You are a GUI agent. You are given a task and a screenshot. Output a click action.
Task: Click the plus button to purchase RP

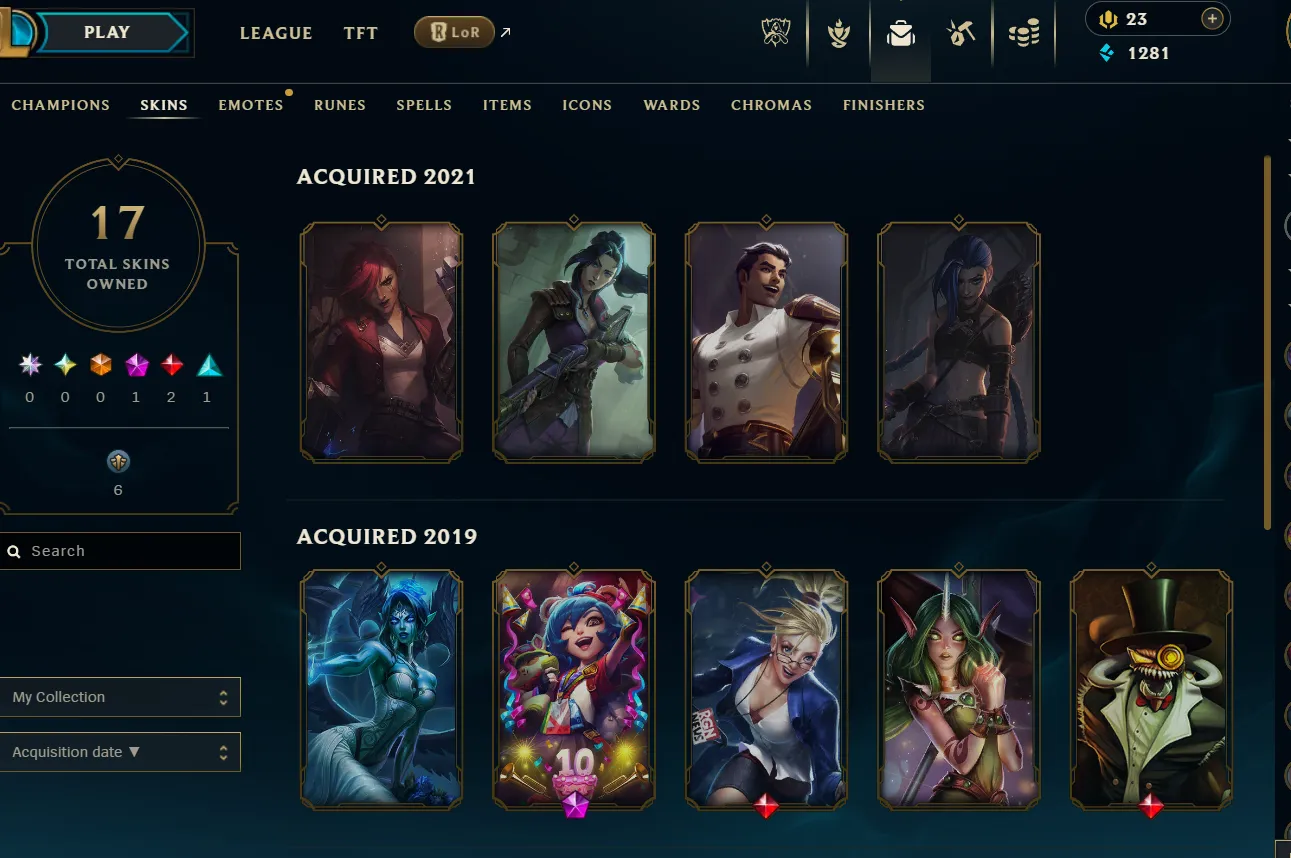(1211, 18)
